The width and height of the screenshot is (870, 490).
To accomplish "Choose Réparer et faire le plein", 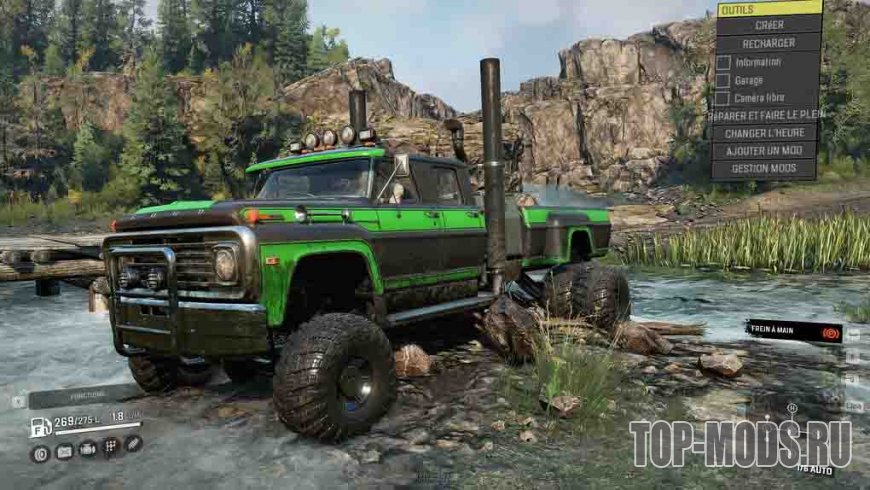I will tap(767, 115).
